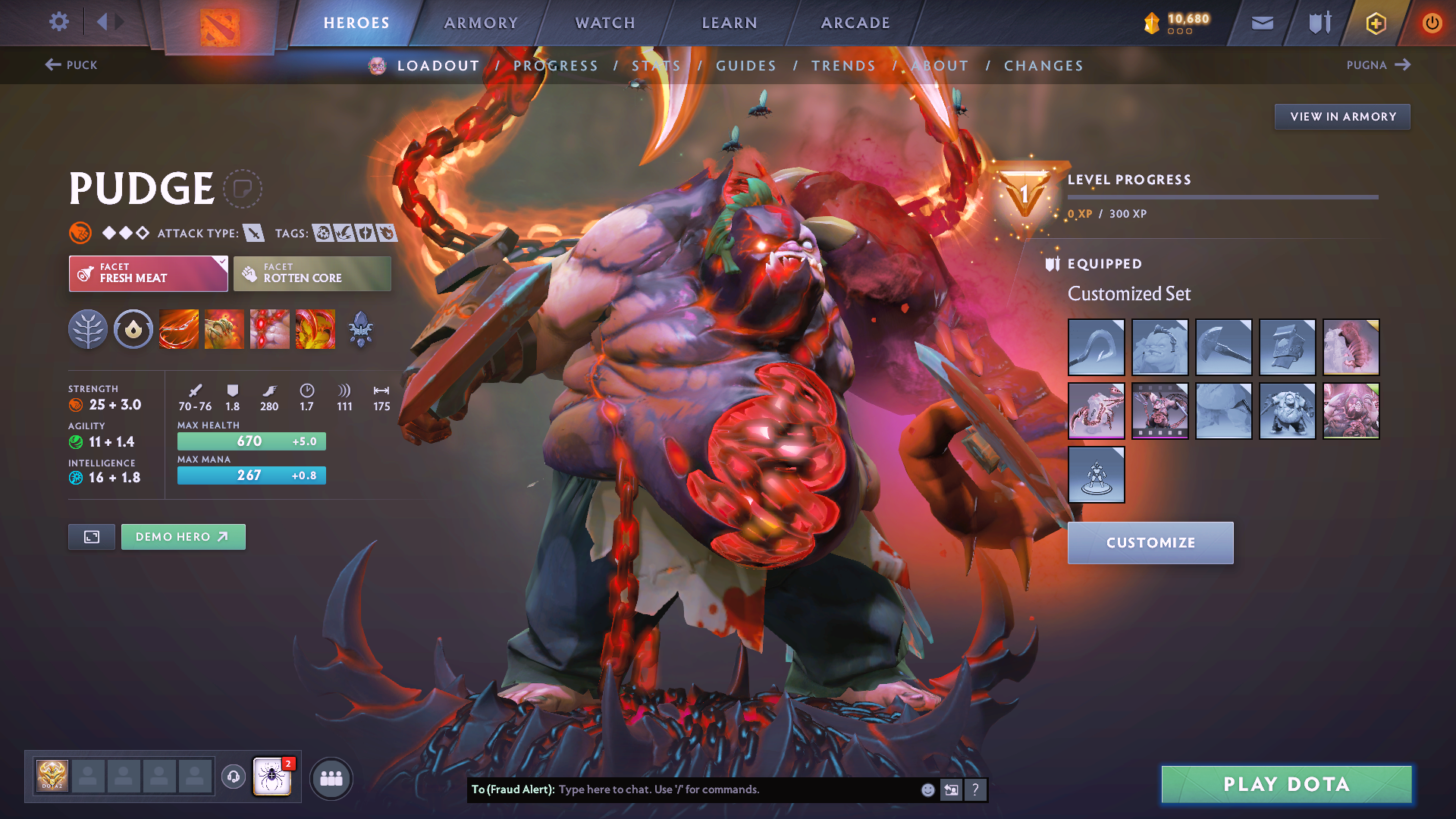Open the settings gear menu
This screenshot has height=819, width=1456.
(x=59, y=23)
